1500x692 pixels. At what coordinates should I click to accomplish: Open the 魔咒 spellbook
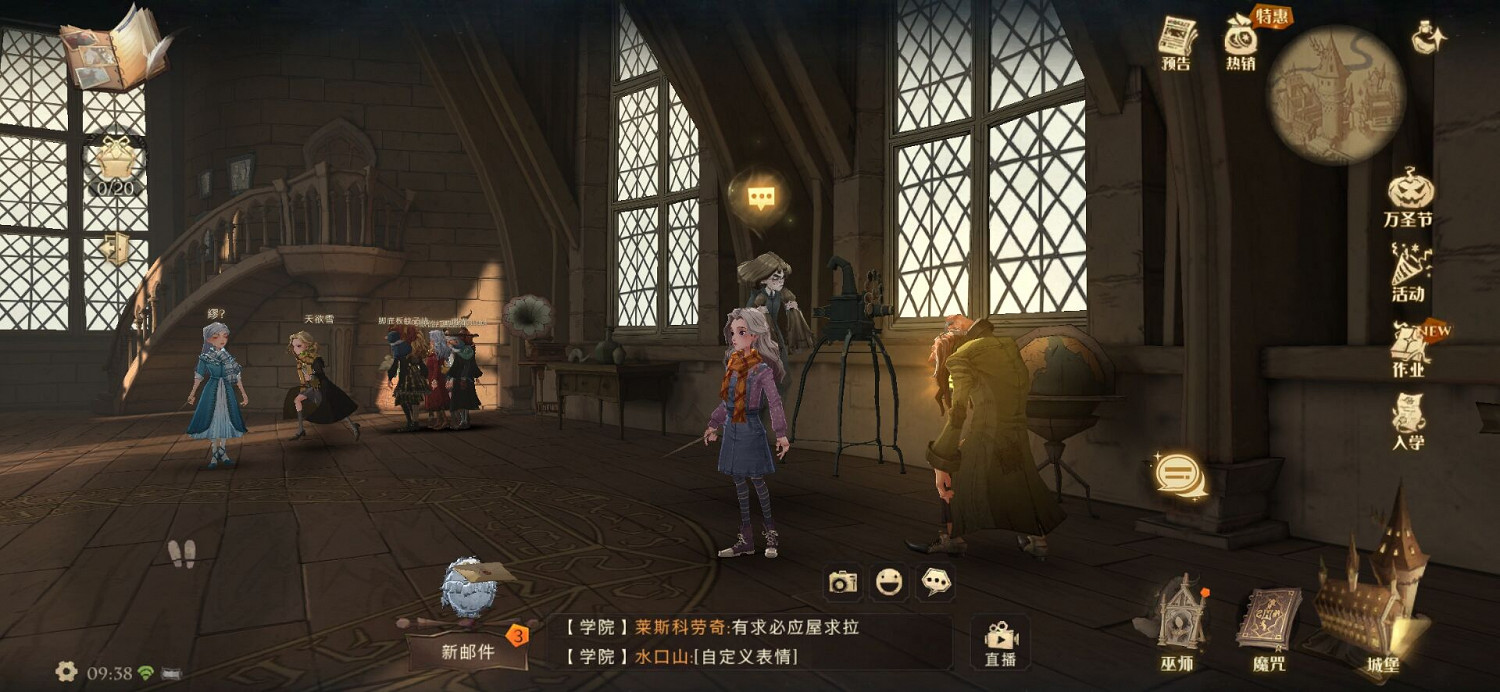1269,625
